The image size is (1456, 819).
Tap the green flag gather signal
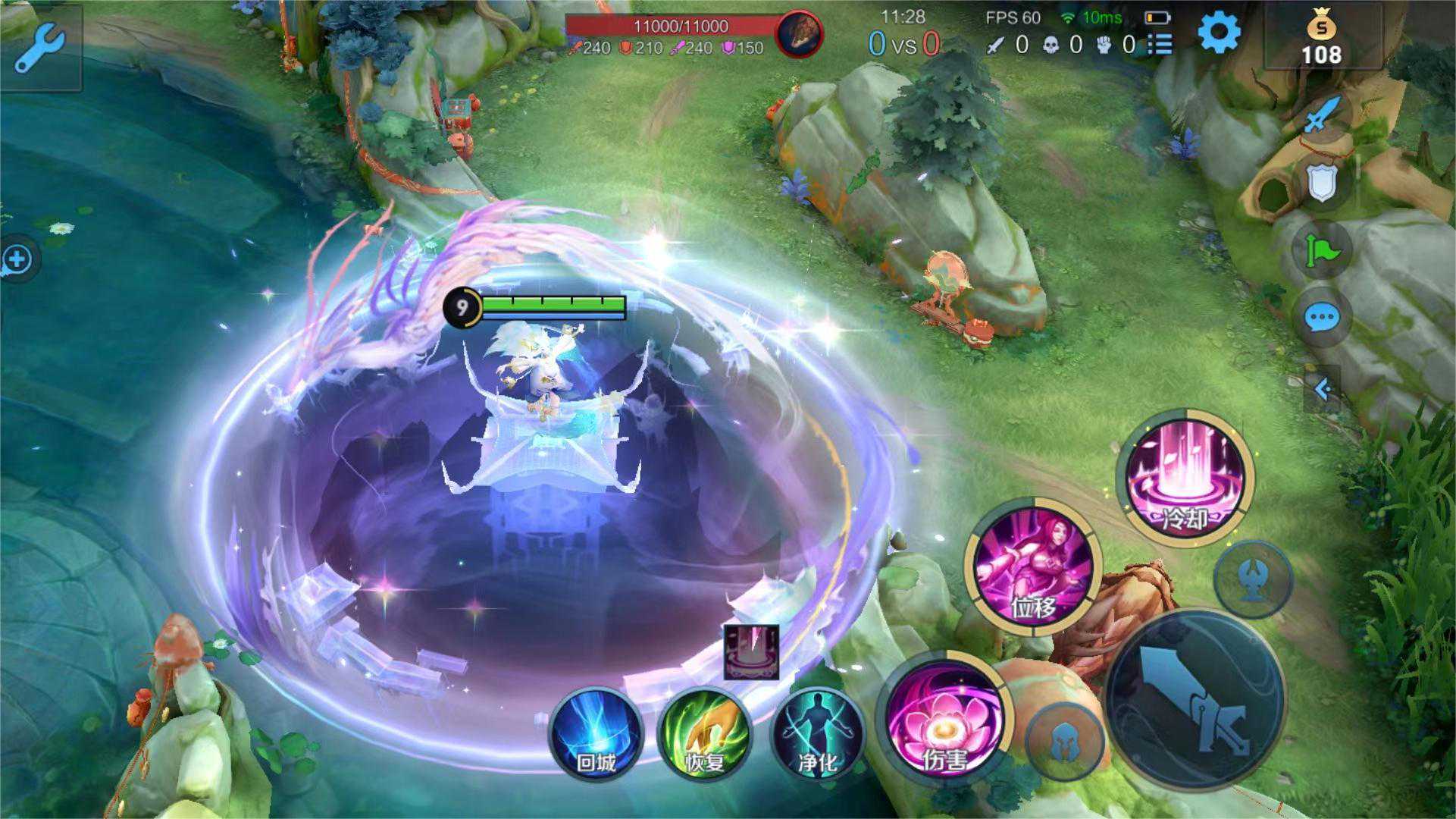(1322, 250)
